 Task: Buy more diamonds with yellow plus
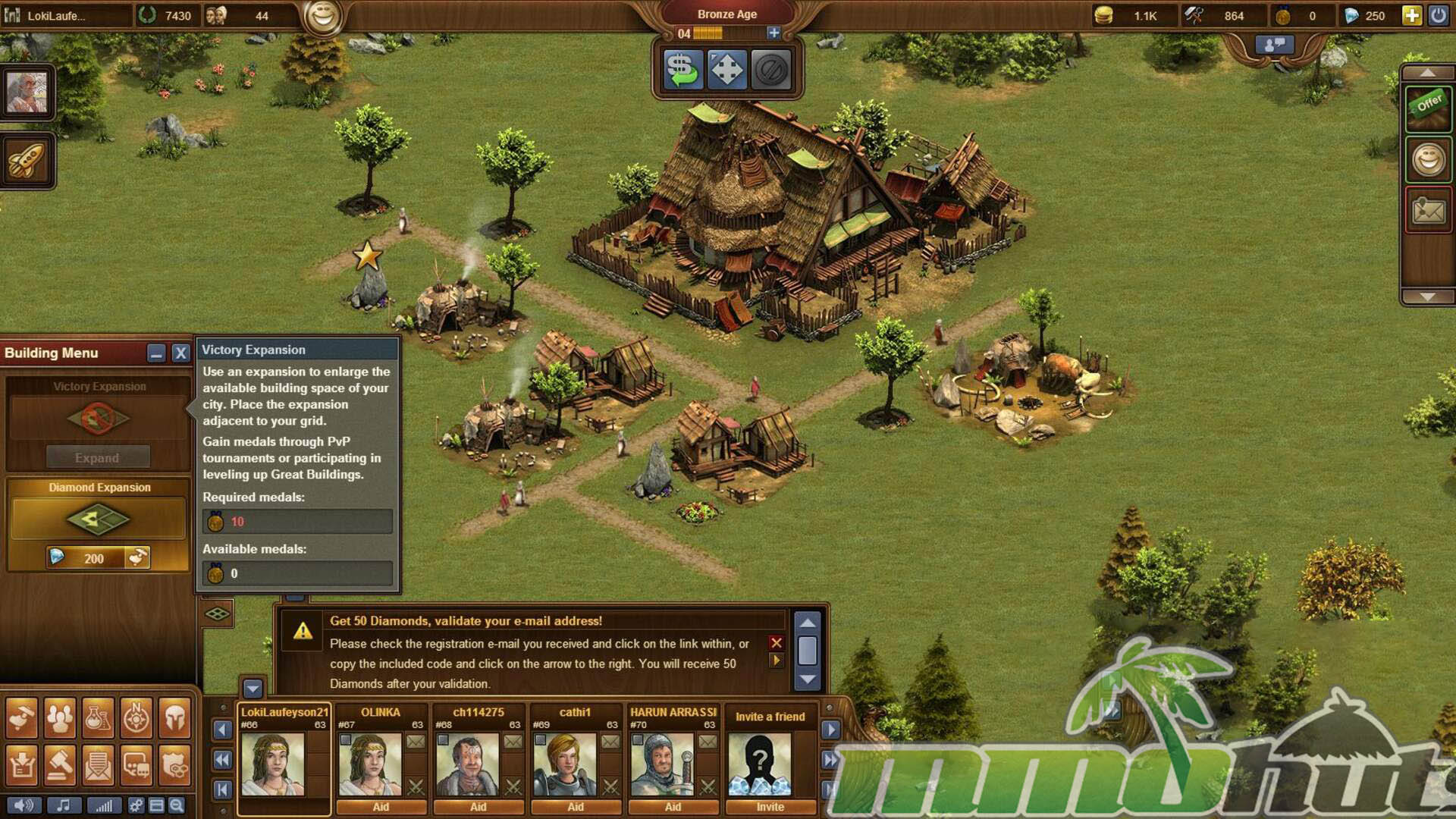[1411, 16]
